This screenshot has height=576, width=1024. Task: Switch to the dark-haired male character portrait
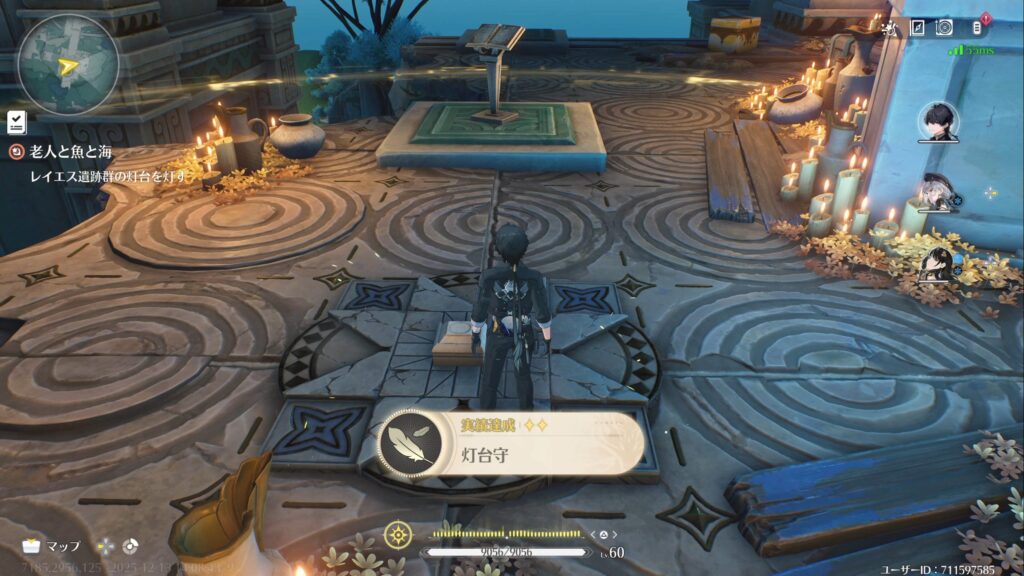[x=938, y=122]
